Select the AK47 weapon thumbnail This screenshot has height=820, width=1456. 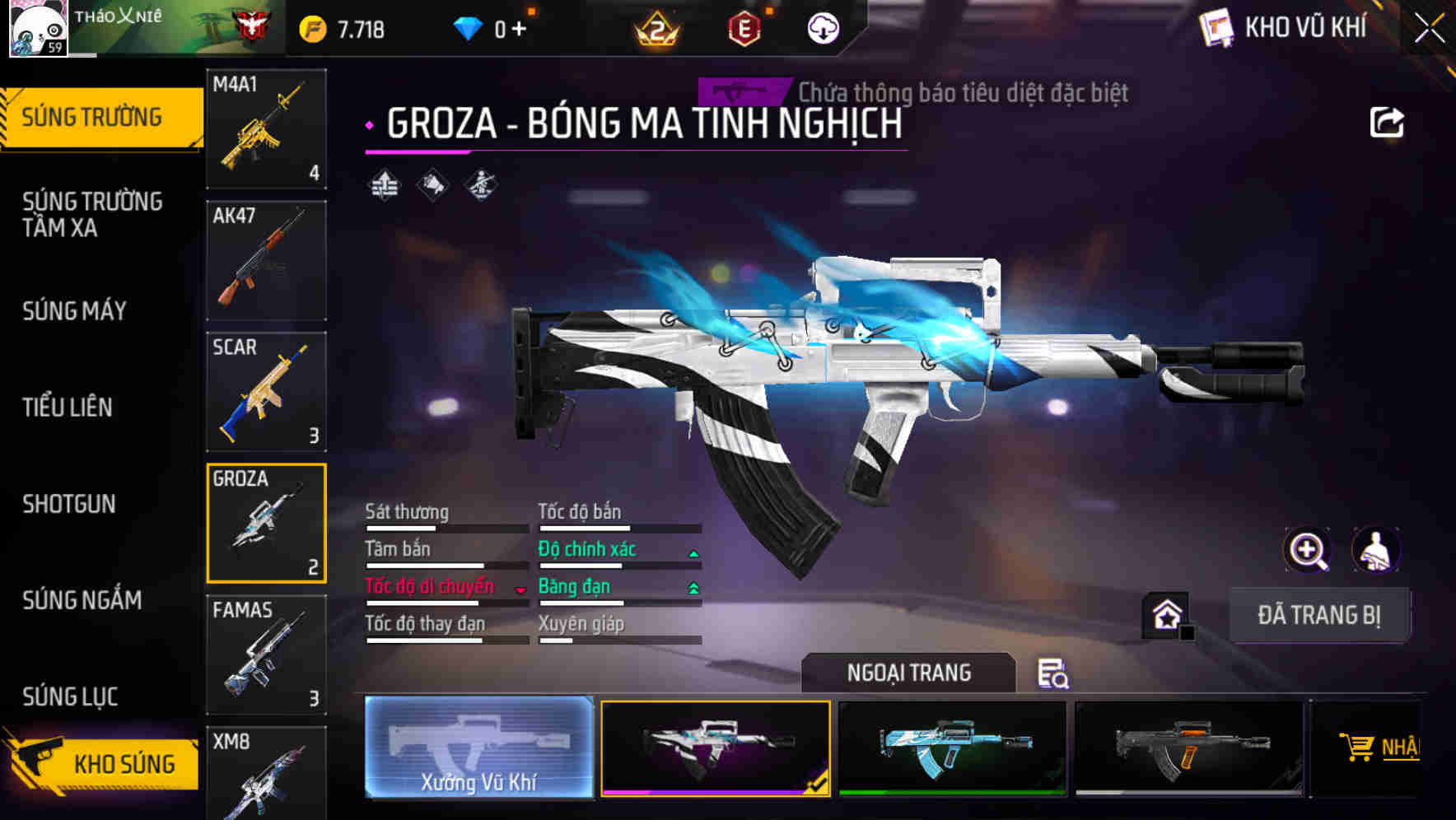[266, 259]
